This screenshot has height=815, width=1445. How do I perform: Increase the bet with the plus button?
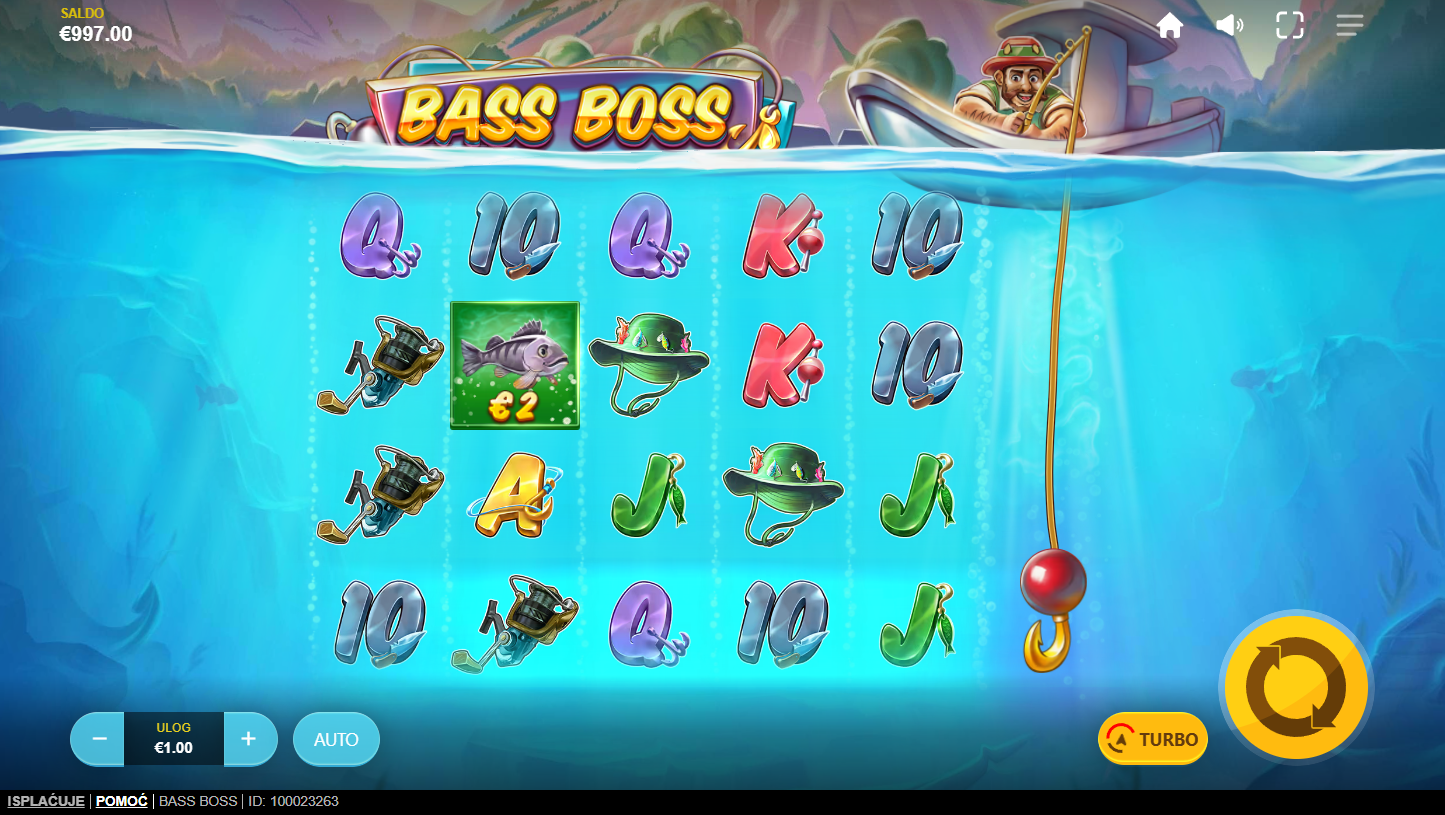click(249, 739)
